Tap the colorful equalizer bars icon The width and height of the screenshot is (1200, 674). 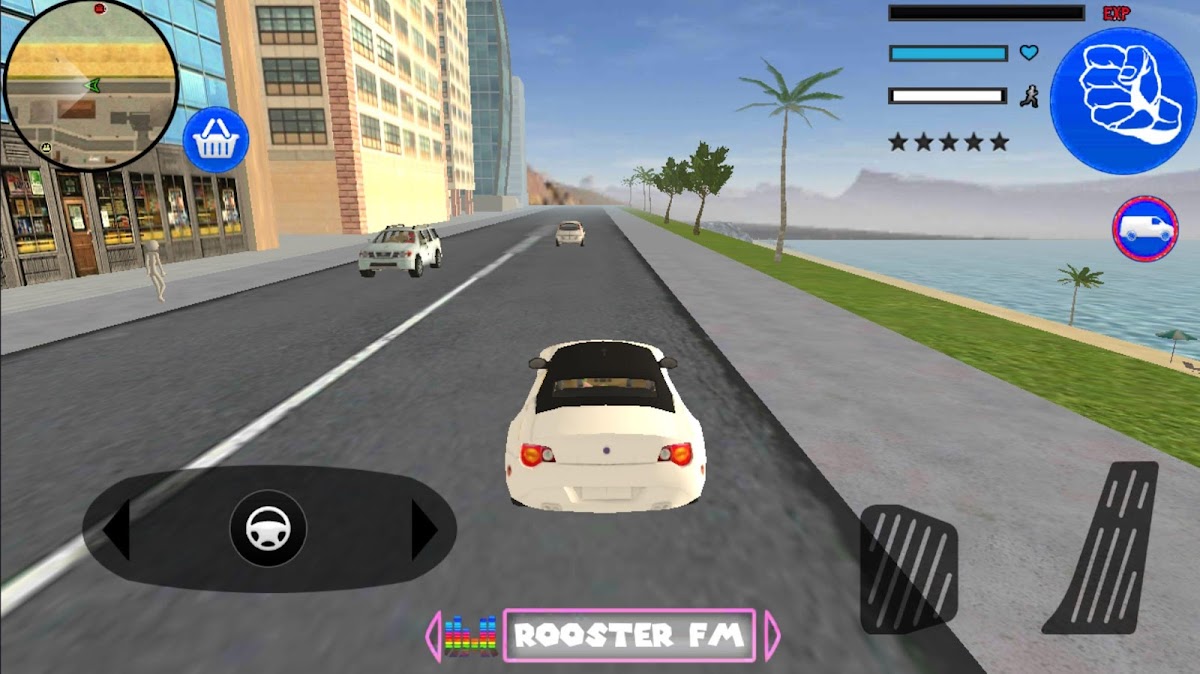point(471,636)
